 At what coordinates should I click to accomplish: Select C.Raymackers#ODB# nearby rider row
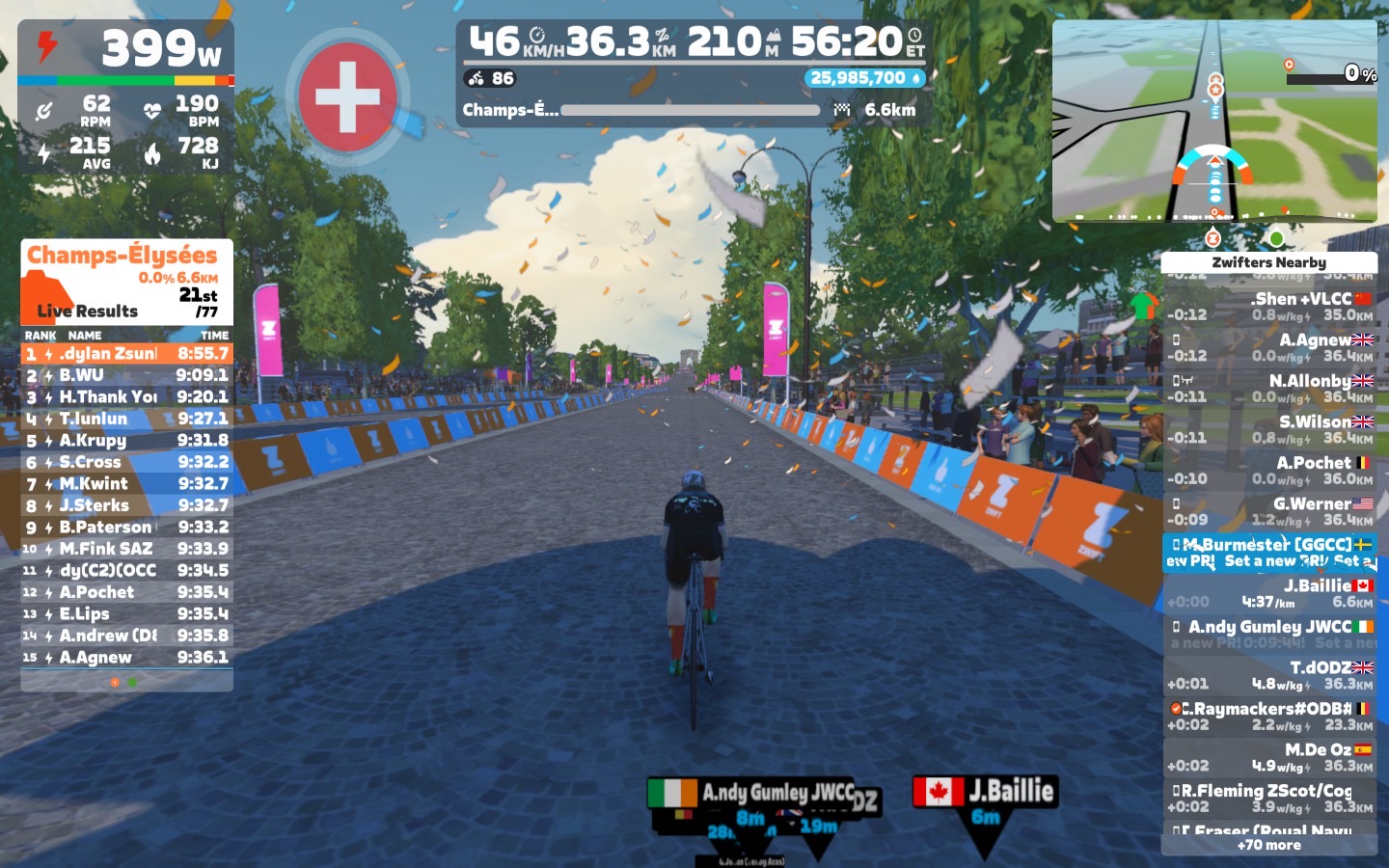1268,716
